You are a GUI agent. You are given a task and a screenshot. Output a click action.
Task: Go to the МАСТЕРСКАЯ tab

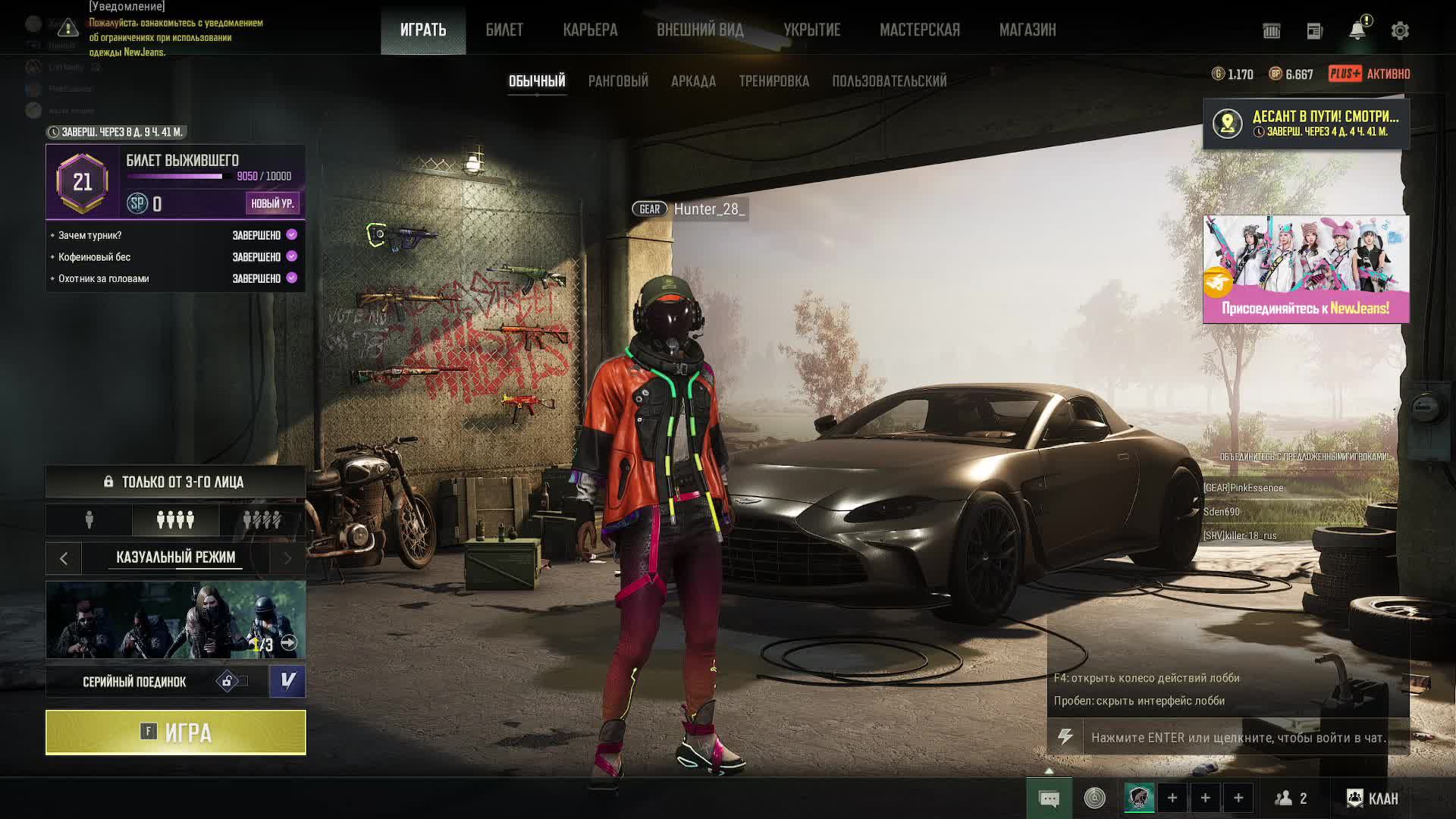click(x=919, y=30)
